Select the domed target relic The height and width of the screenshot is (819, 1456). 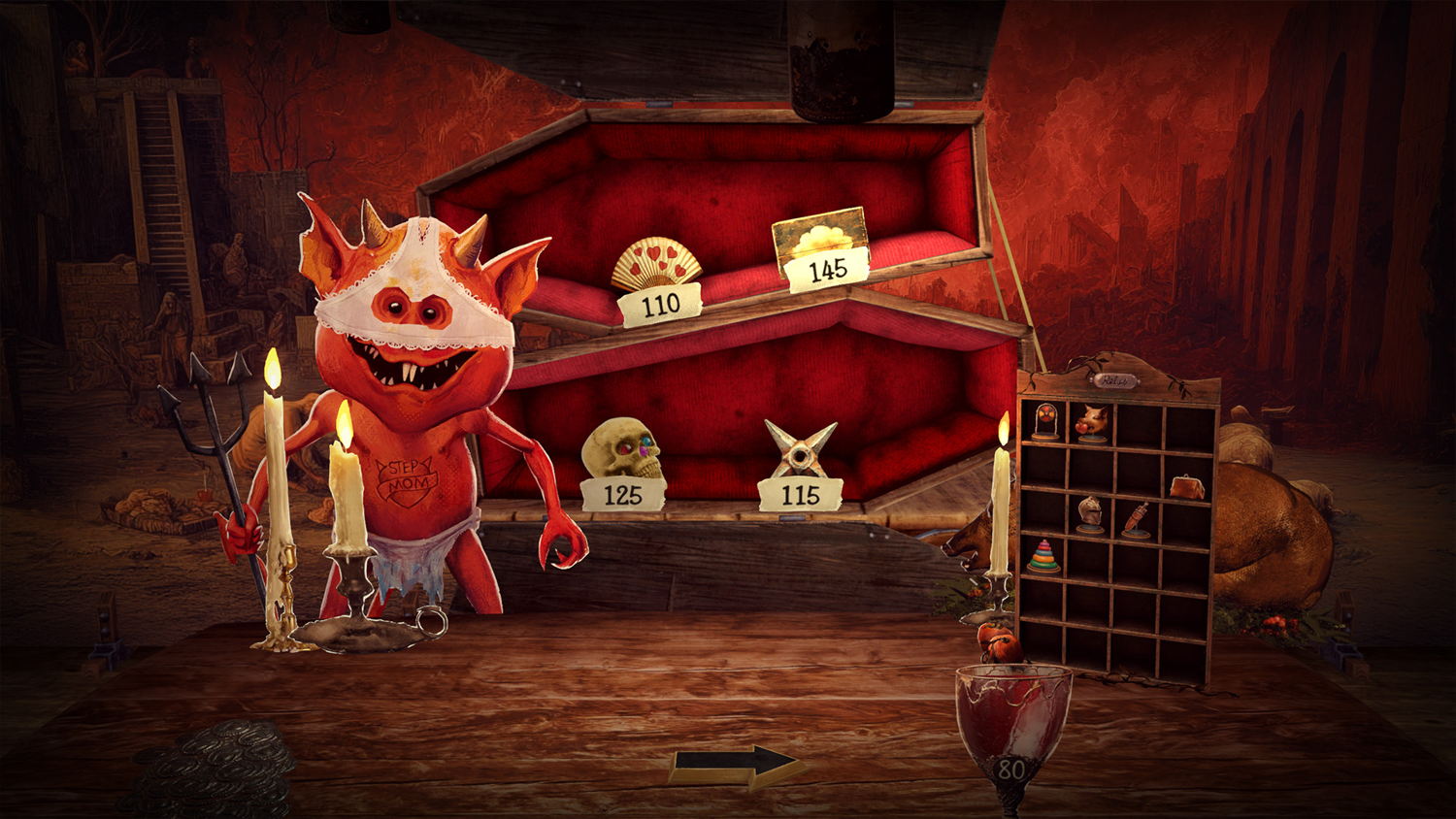1046,422
